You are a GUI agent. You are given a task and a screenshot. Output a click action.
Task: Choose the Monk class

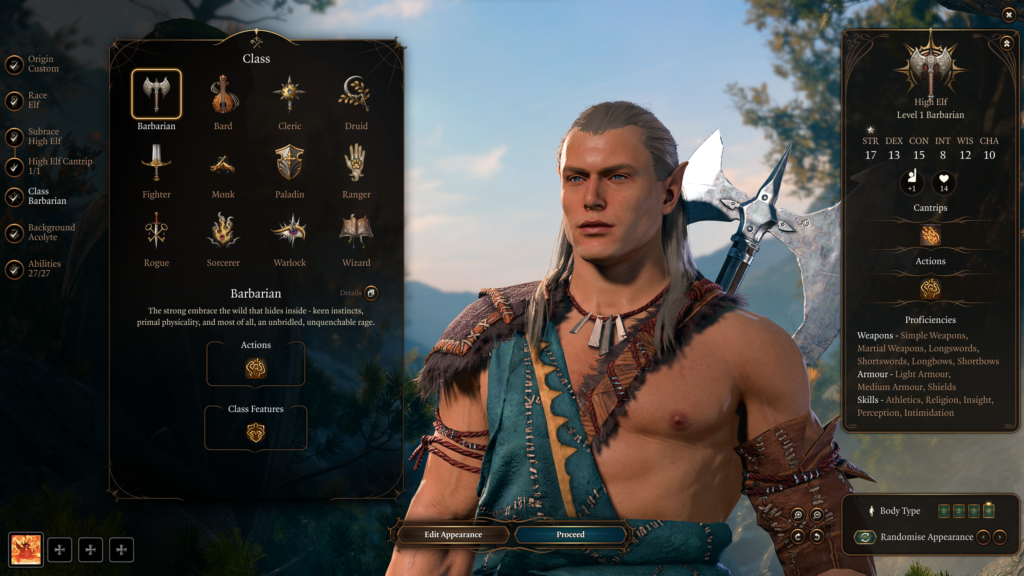click(223, 163)
